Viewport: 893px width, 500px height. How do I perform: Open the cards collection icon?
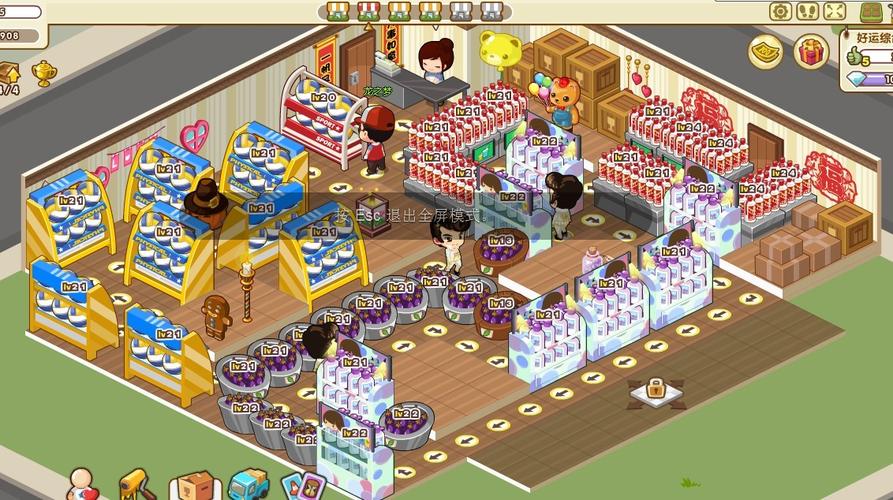pos(302,487)
